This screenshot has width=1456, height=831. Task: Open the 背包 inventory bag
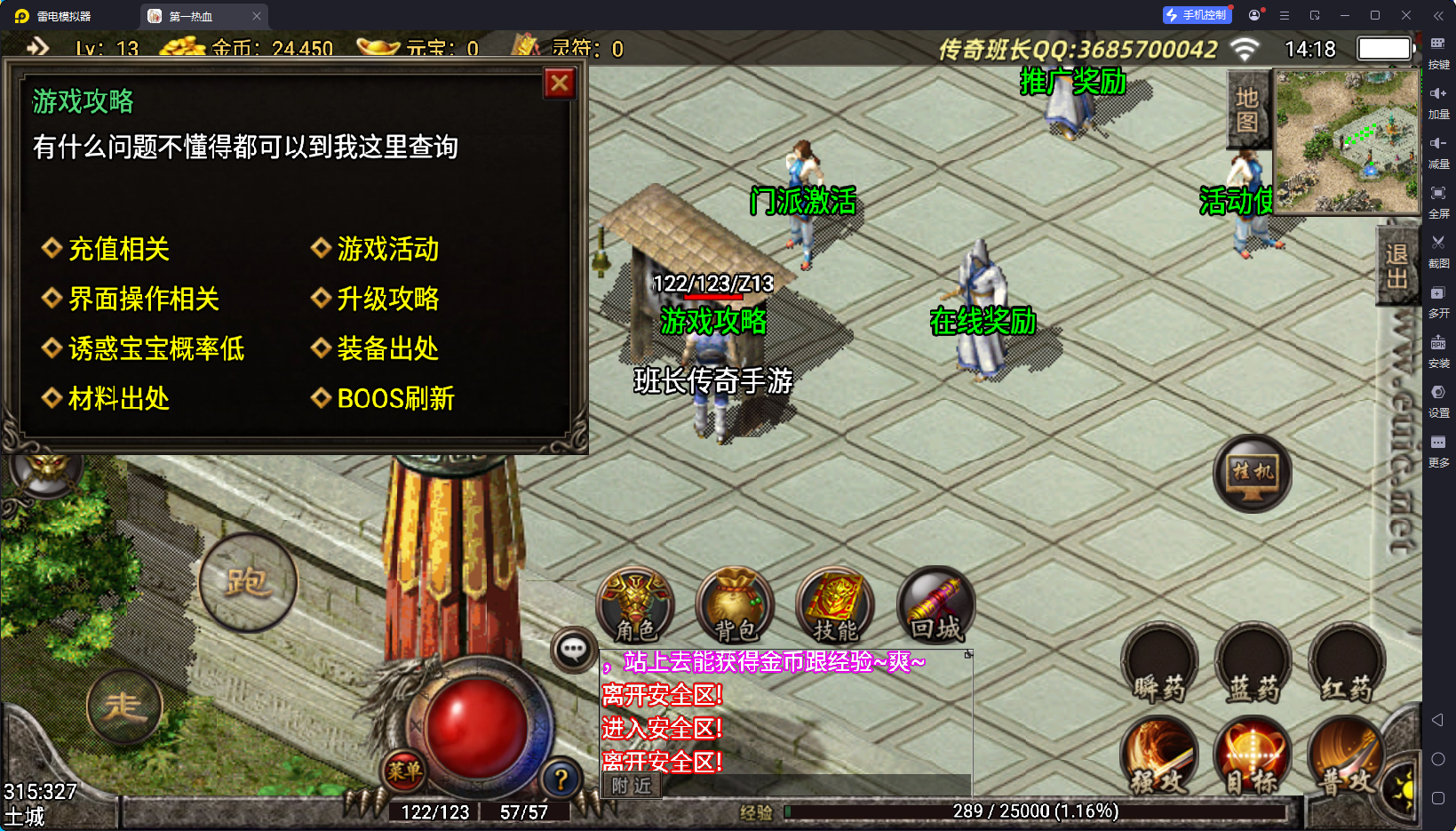click(x=736, y=605)
